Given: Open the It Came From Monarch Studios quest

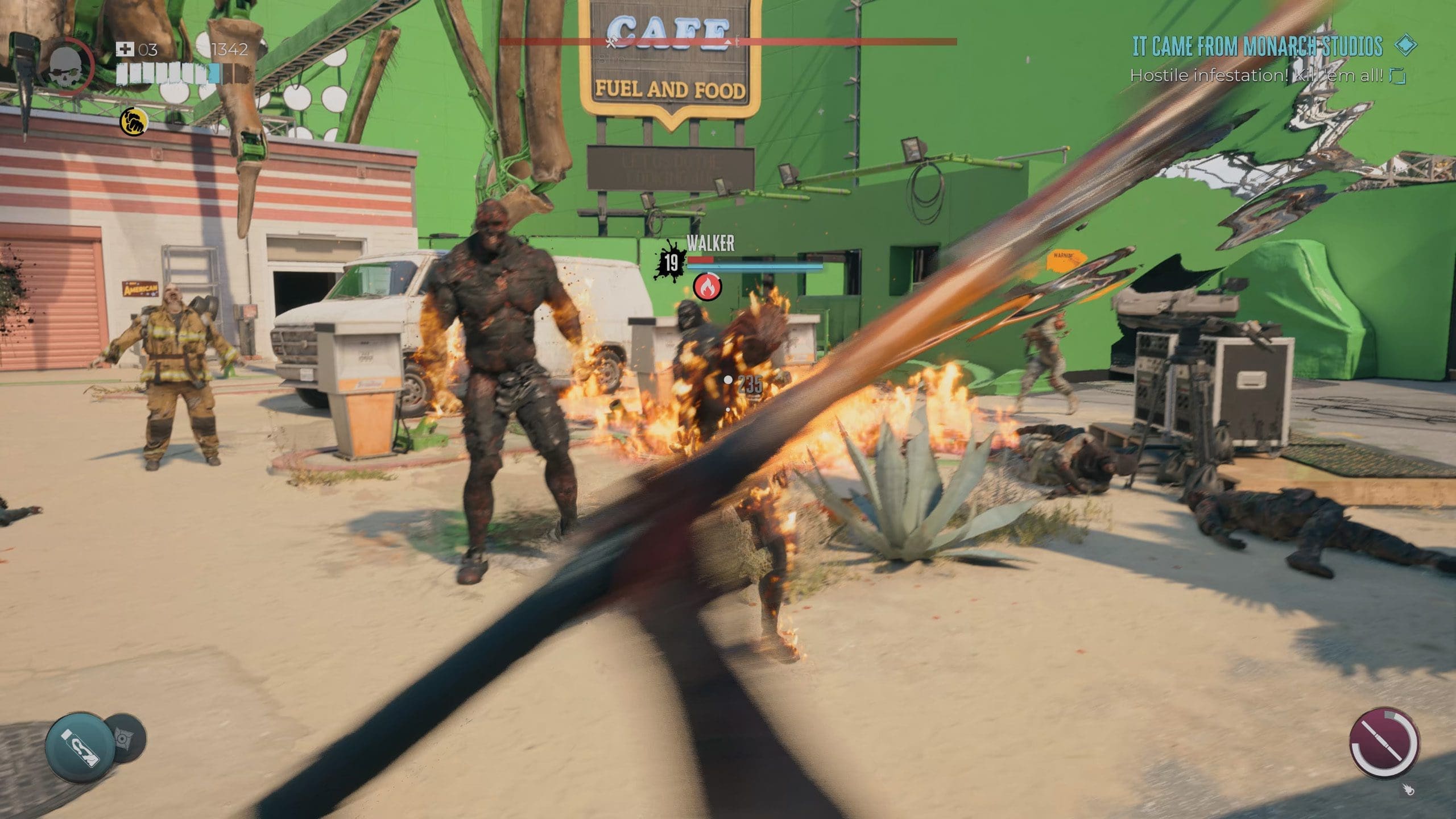Looking at the screenshot, I should (1257, 47).
